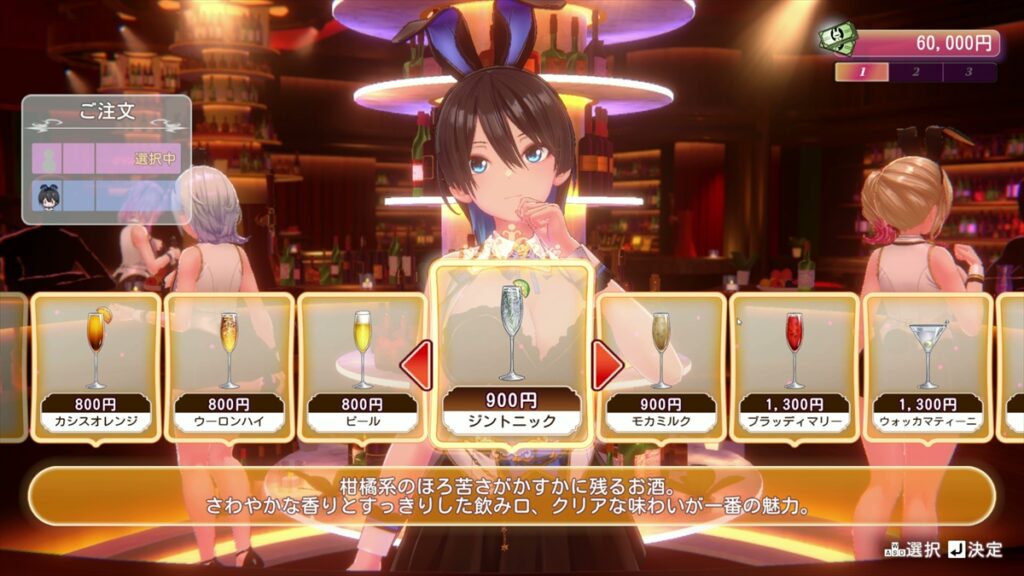Click the red right arrow selector

pos(606,365)
